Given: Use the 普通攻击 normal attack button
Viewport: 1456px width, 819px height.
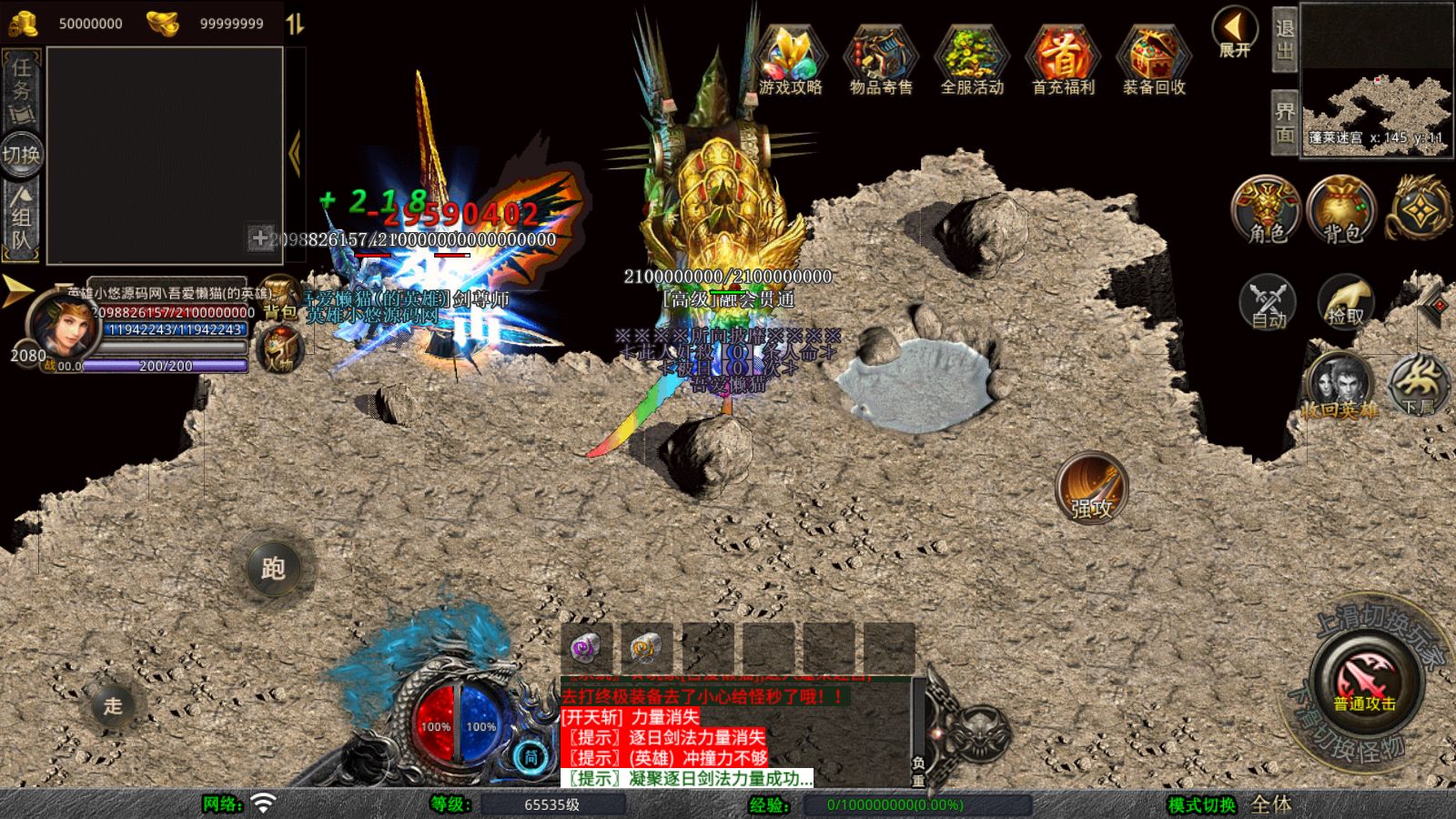Looking at the screenshot, I should click(x=1365, y=681).
